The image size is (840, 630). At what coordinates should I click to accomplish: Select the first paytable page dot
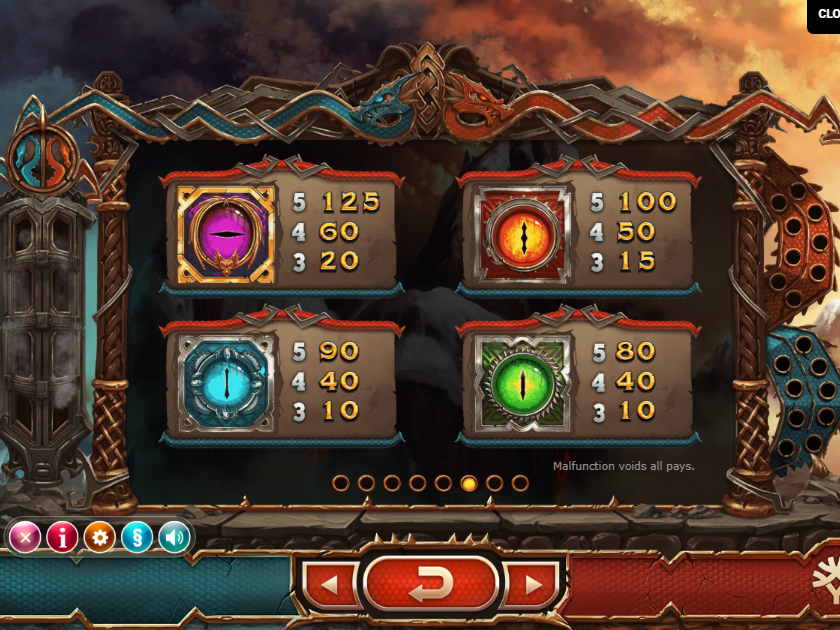[x=341, y=483]
